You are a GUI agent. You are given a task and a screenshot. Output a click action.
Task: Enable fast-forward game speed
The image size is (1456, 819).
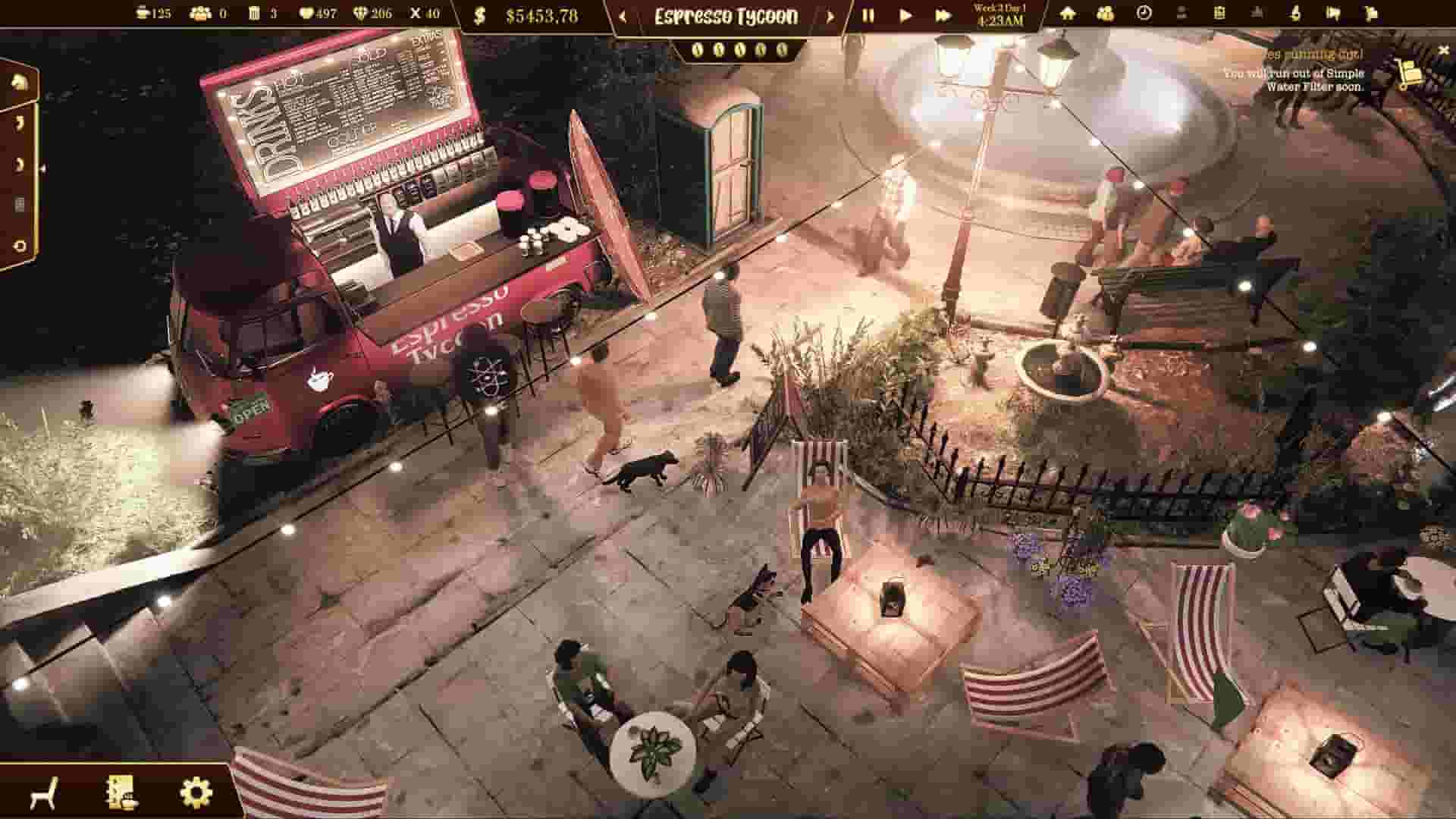[x=944, y=14]
